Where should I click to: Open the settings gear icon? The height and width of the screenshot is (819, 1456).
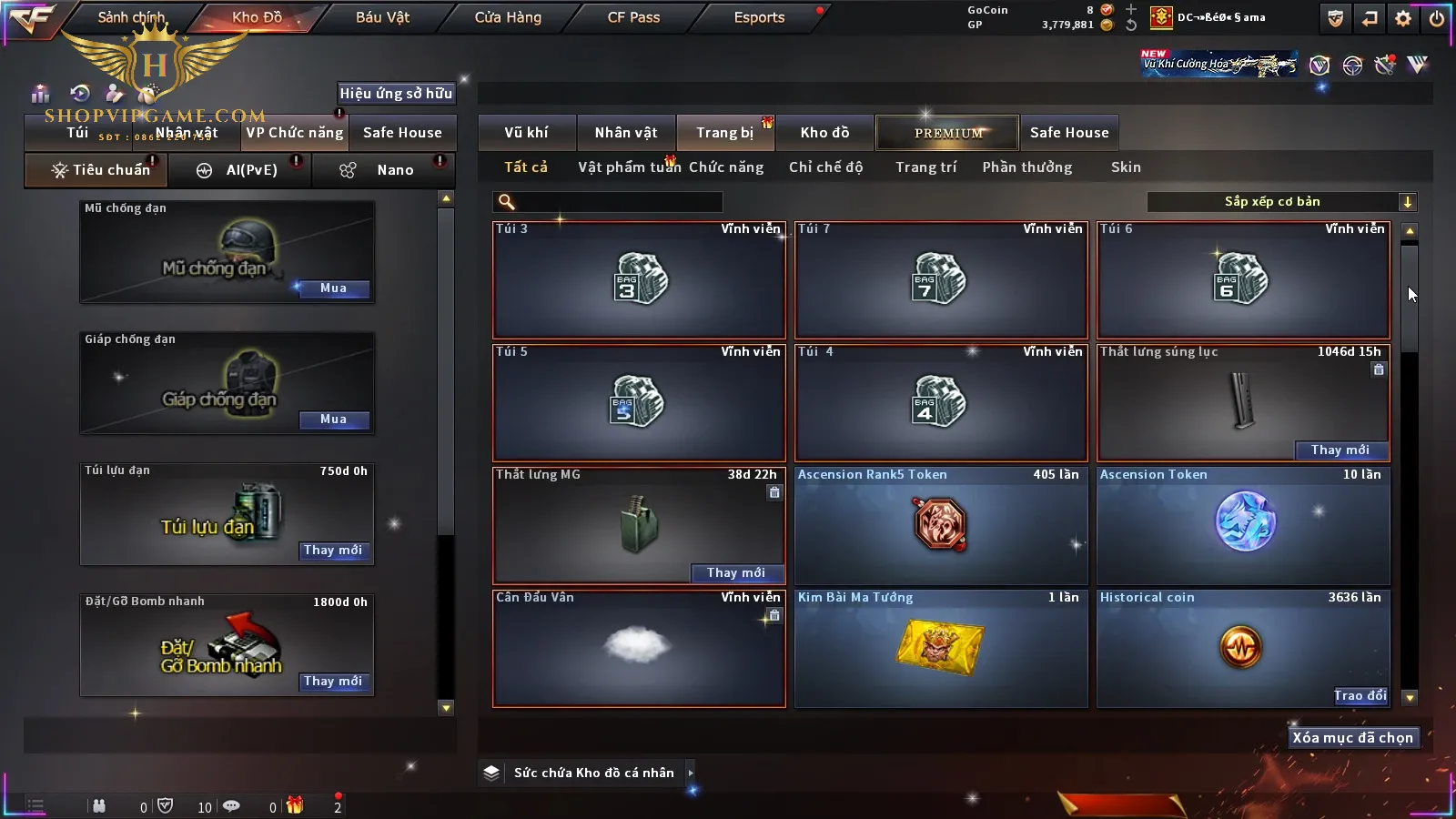pos(1403,18)
